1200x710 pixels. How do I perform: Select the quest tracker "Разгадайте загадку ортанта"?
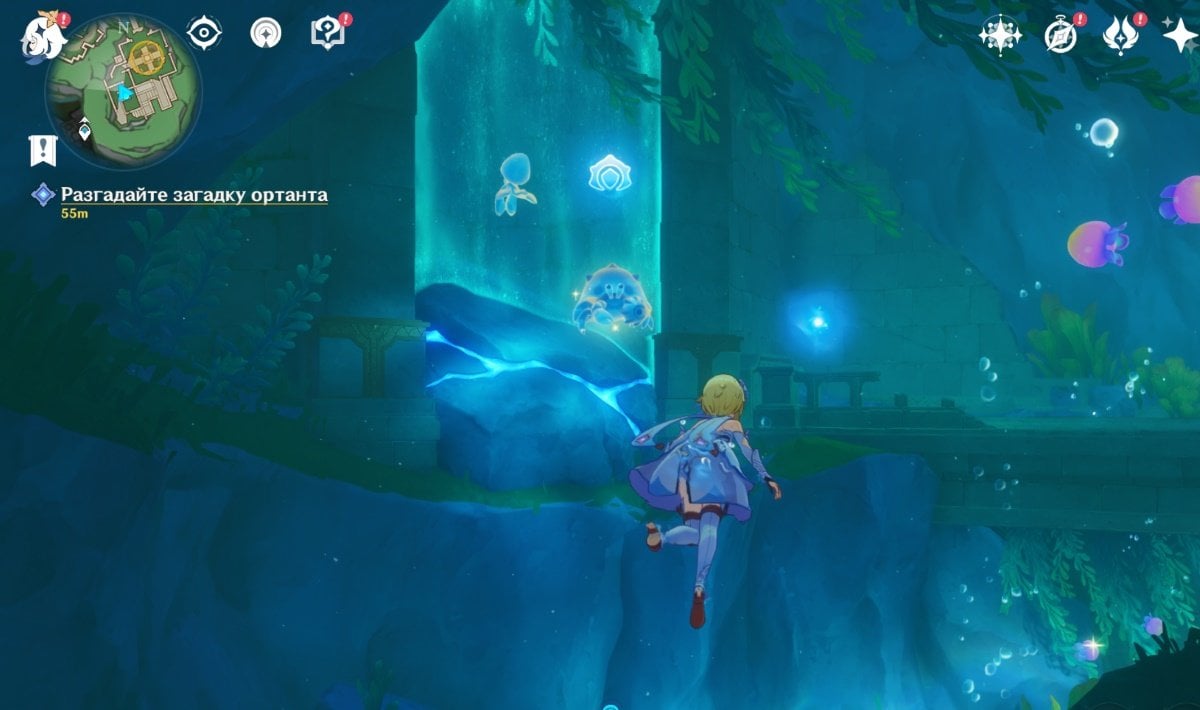click(194, 195)
